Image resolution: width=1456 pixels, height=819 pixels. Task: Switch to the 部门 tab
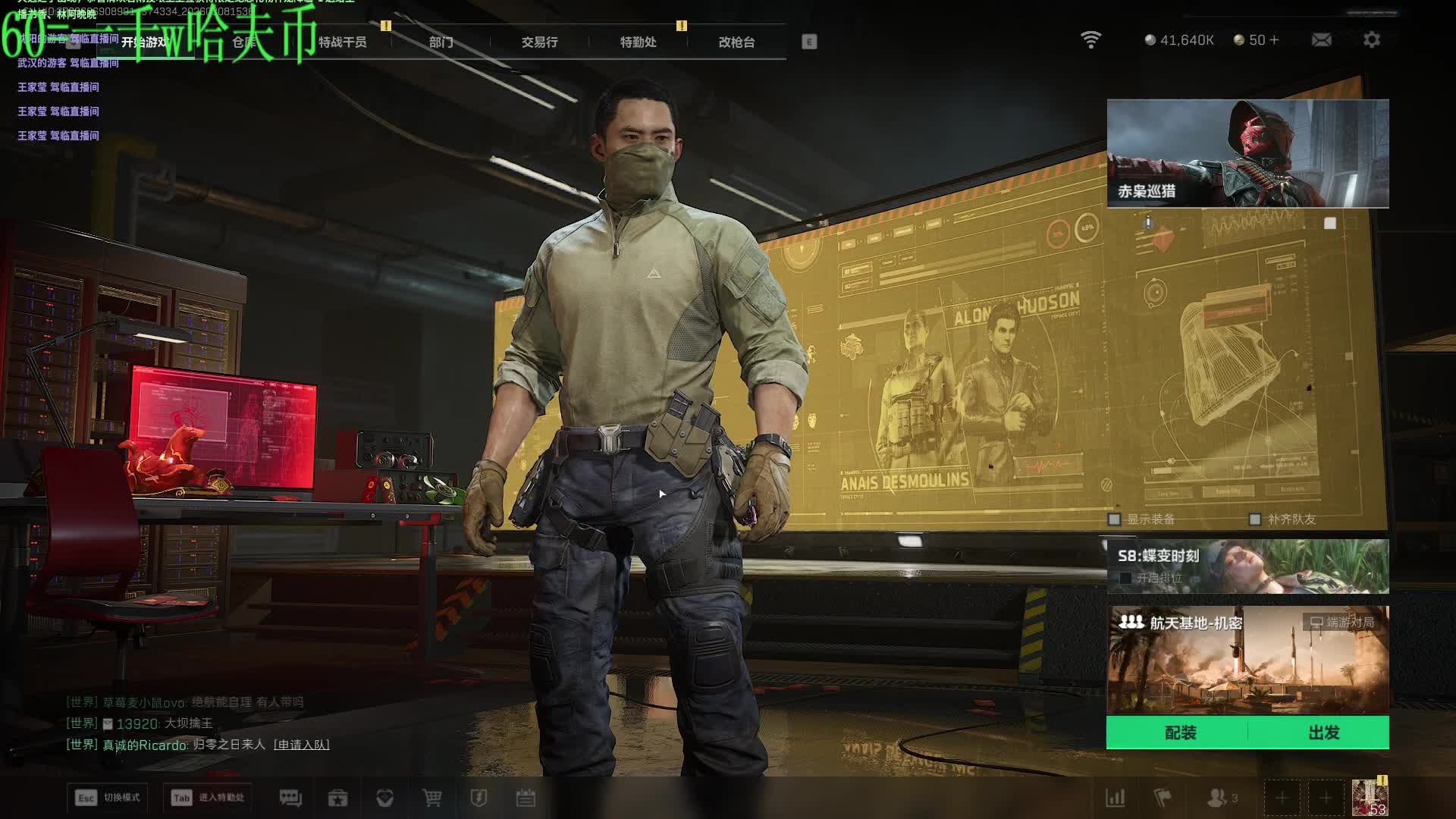click(x=441, y=42)
